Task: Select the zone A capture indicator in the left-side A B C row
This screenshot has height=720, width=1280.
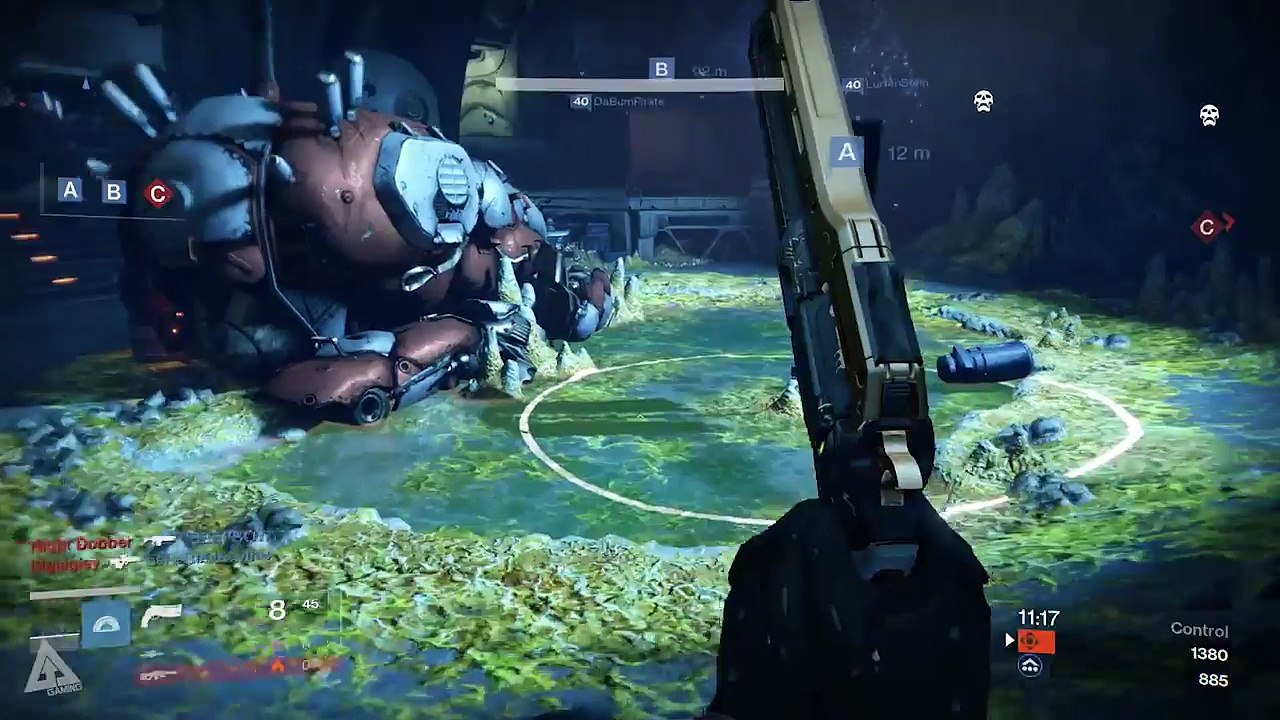Action: 70,190
